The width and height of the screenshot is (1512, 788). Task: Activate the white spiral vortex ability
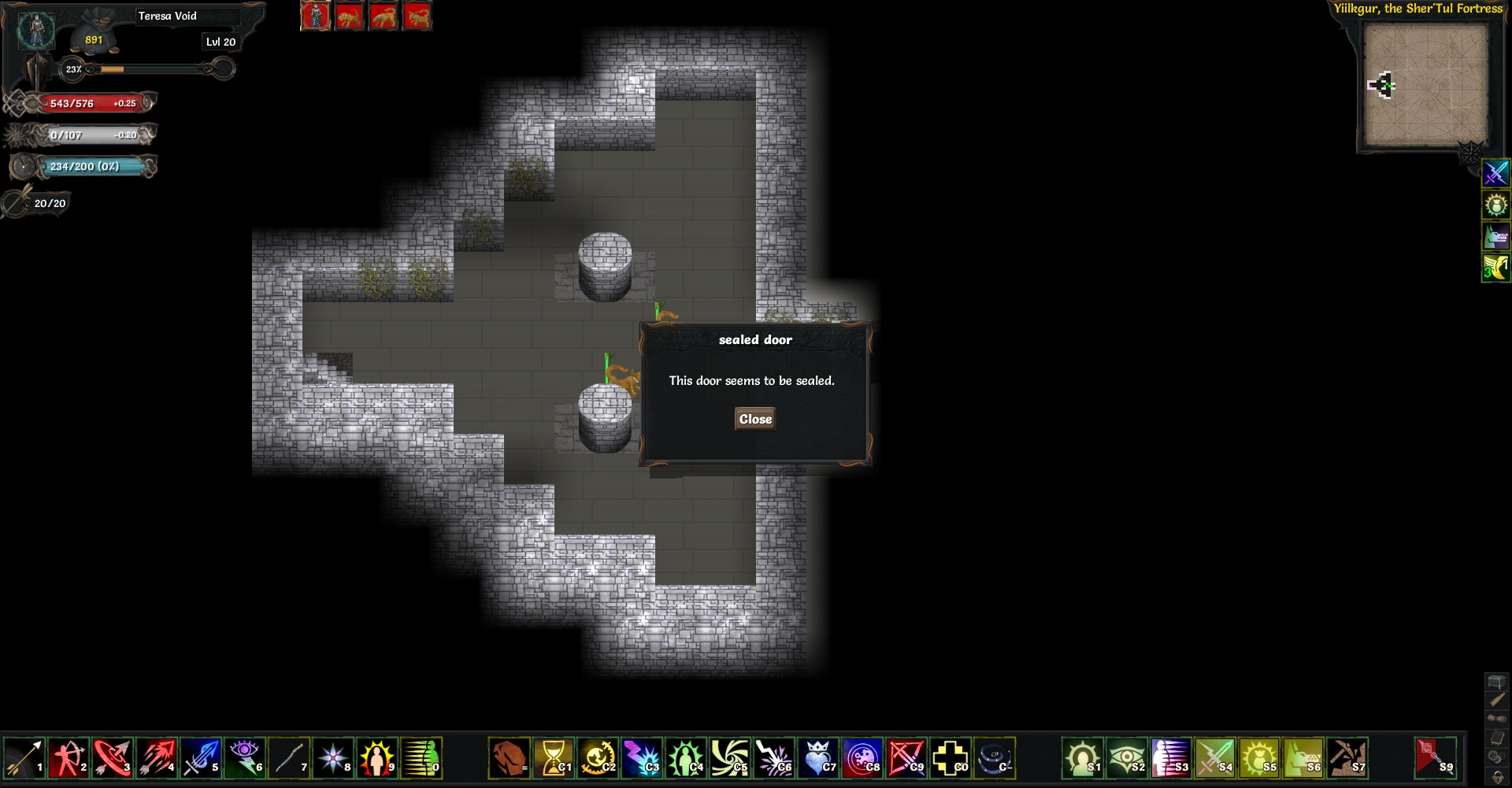coord(731,758)
